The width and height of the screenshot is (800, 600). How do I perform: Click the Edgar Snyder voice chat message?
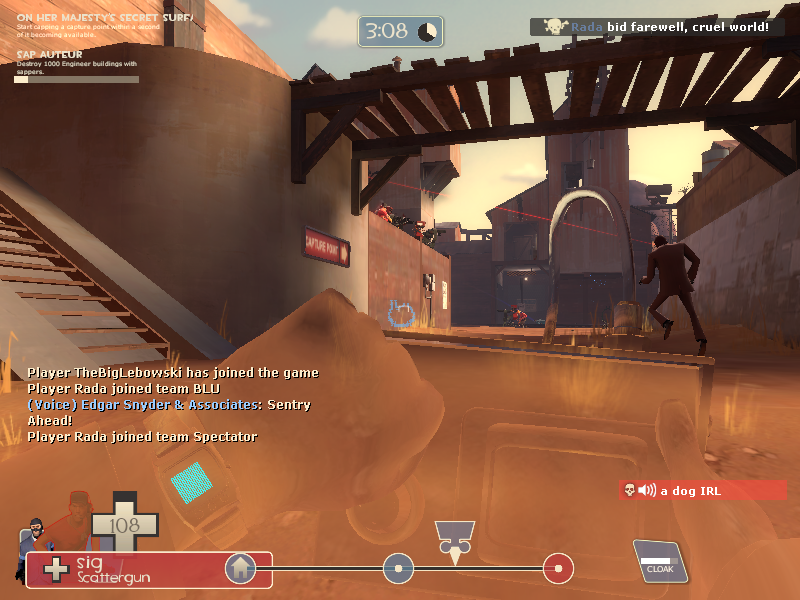[x=168, y=411]
